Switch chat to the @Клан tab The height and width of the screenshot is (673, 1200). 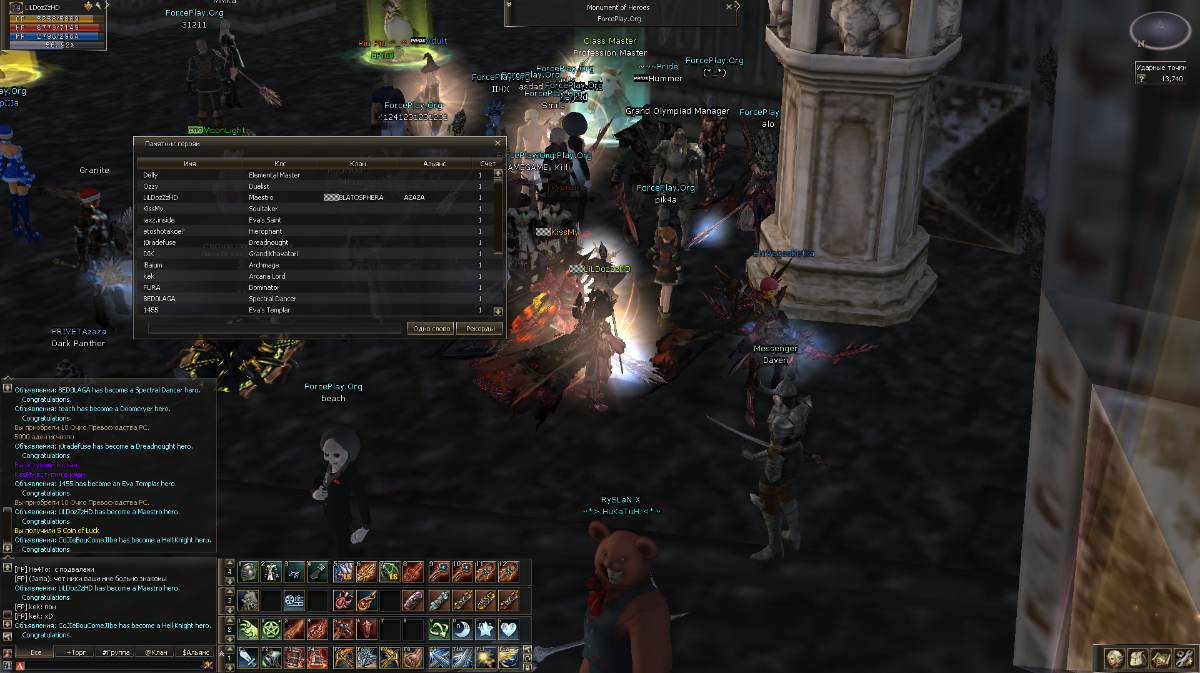tap(155, 652)
